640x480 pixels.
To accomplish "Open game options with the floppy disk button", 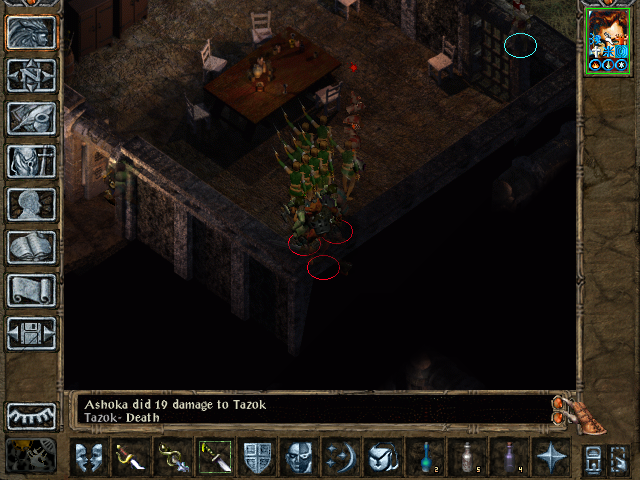I will tap(31, 332).
